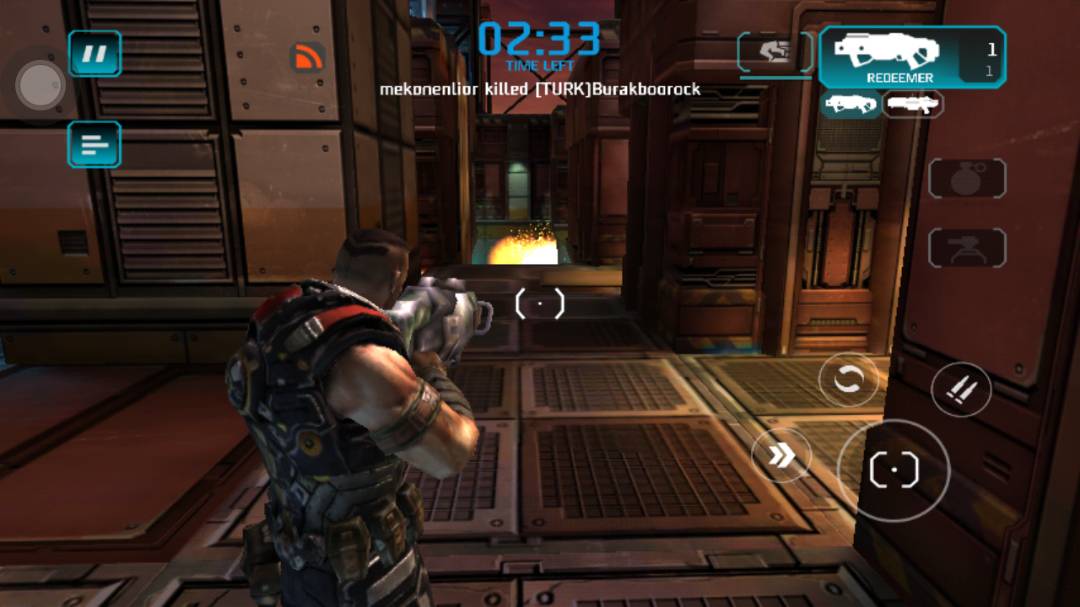Throw a grenade with the grenade button
This screenshot has width=1080, height=607.
click(x=966, y=178)
